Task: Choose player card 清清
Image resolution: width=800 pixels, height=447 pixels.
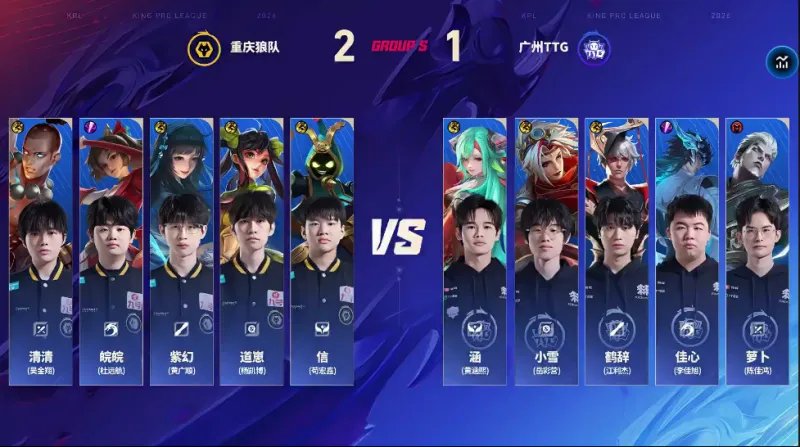Action: click(41, 250)
